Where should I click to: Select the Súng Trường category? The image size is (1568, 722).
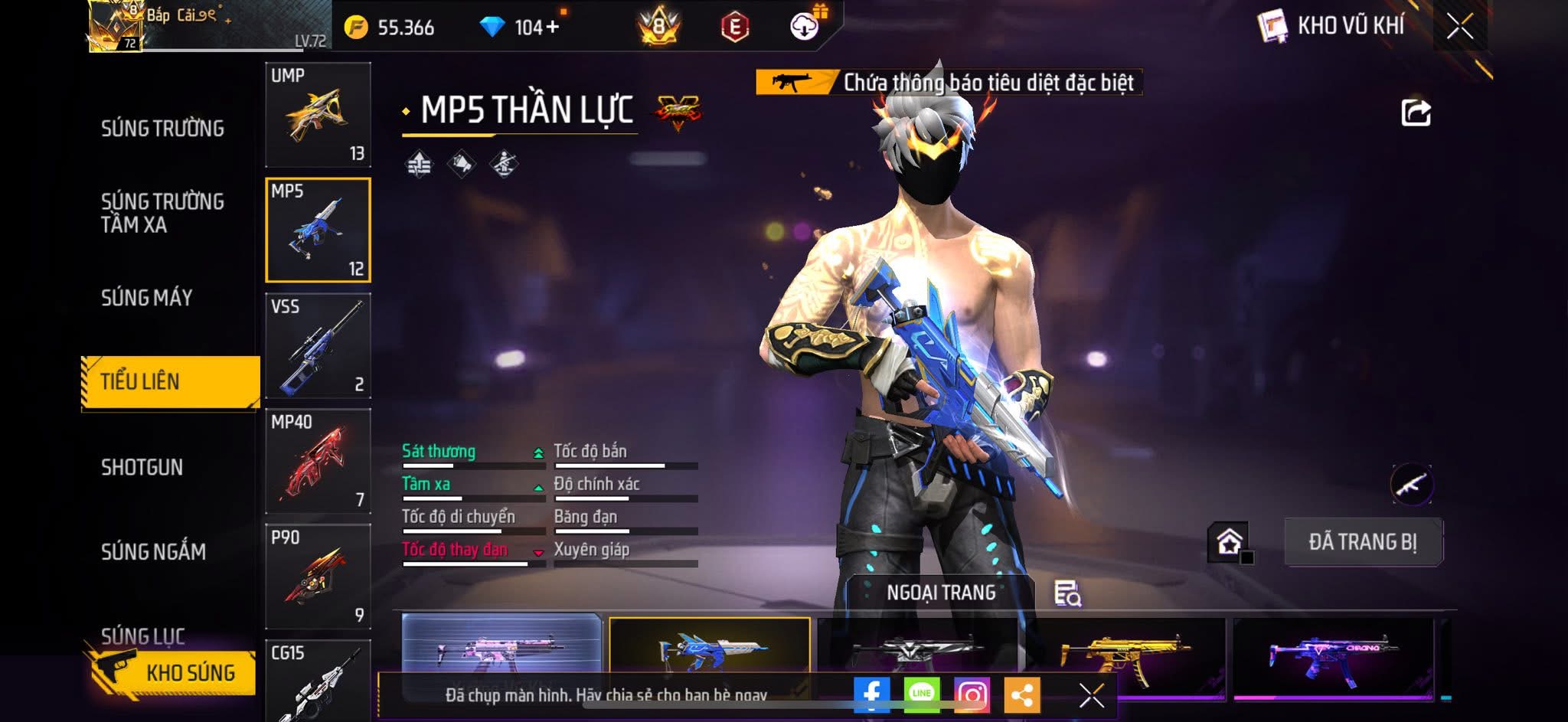coord(162,129)
